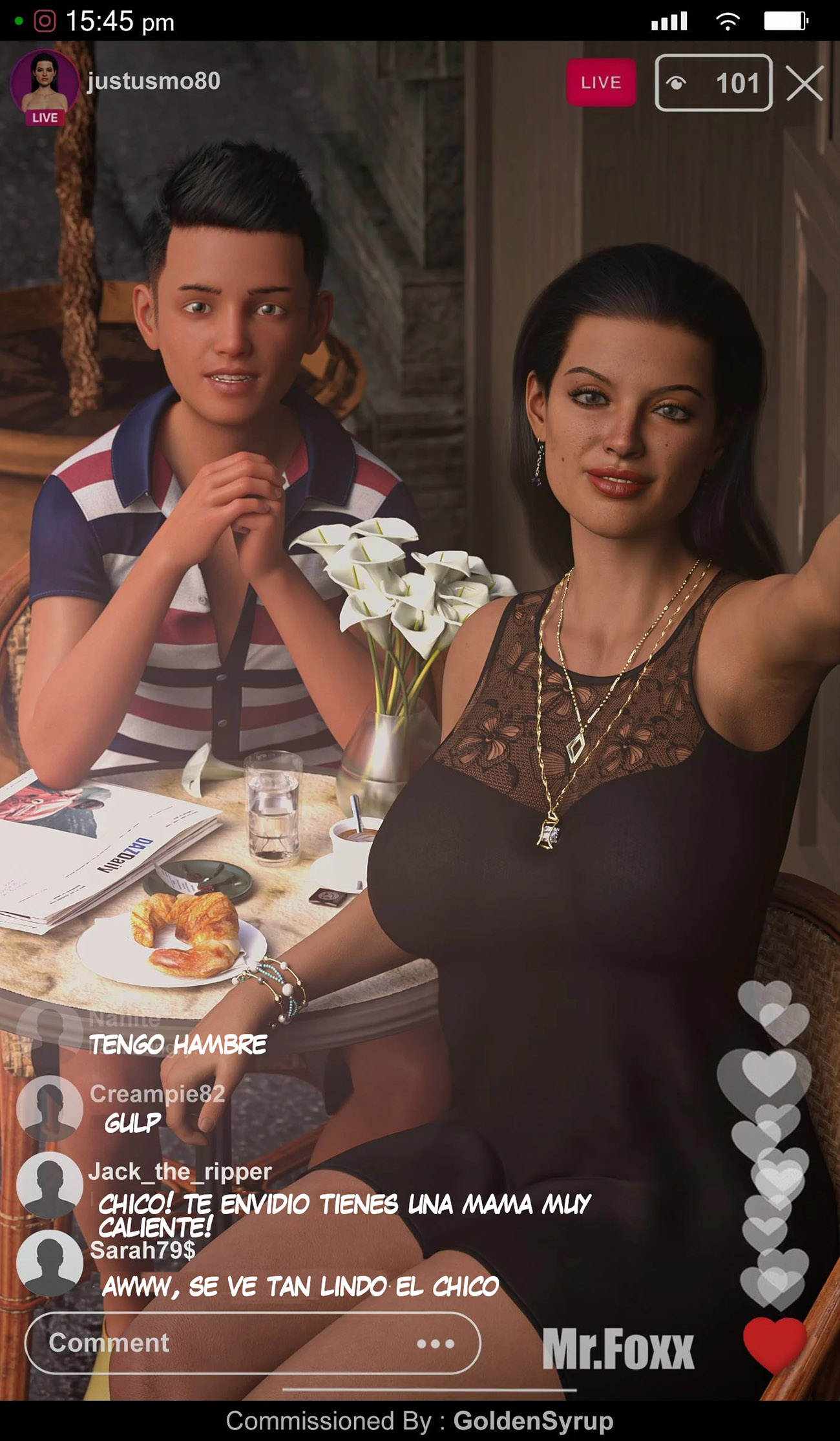
Task: Open the three-dot options in the comment bar
Action: pos(436,1344)
